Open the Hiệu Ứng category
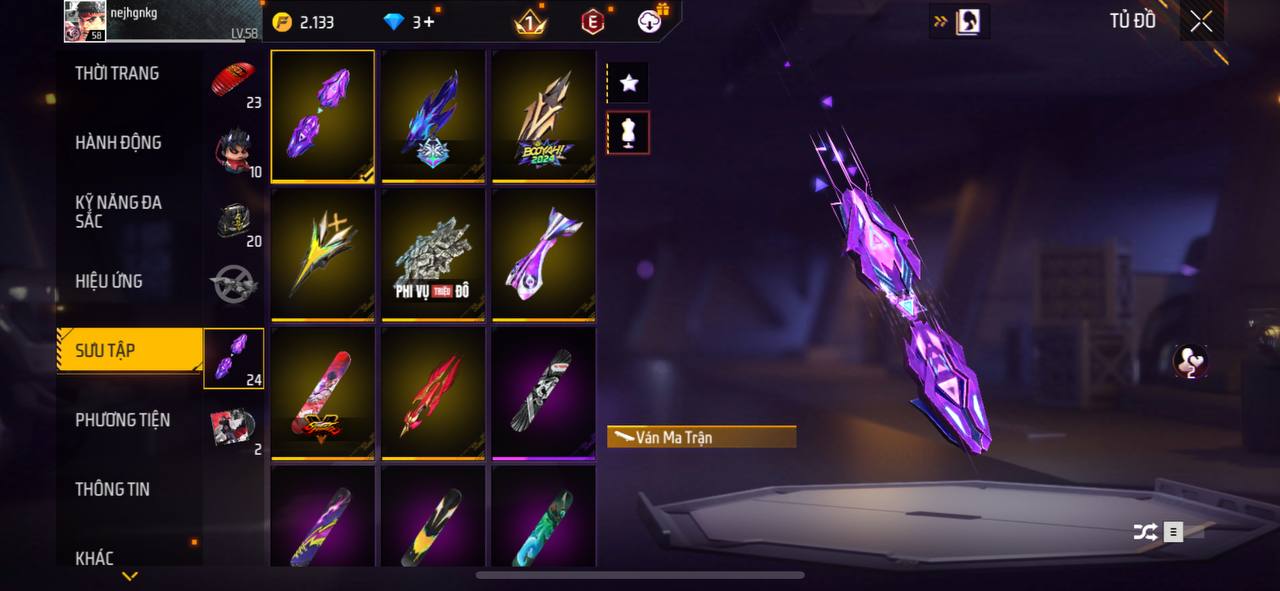This screenshot has width=1280, height=591. tap(109, 281)
